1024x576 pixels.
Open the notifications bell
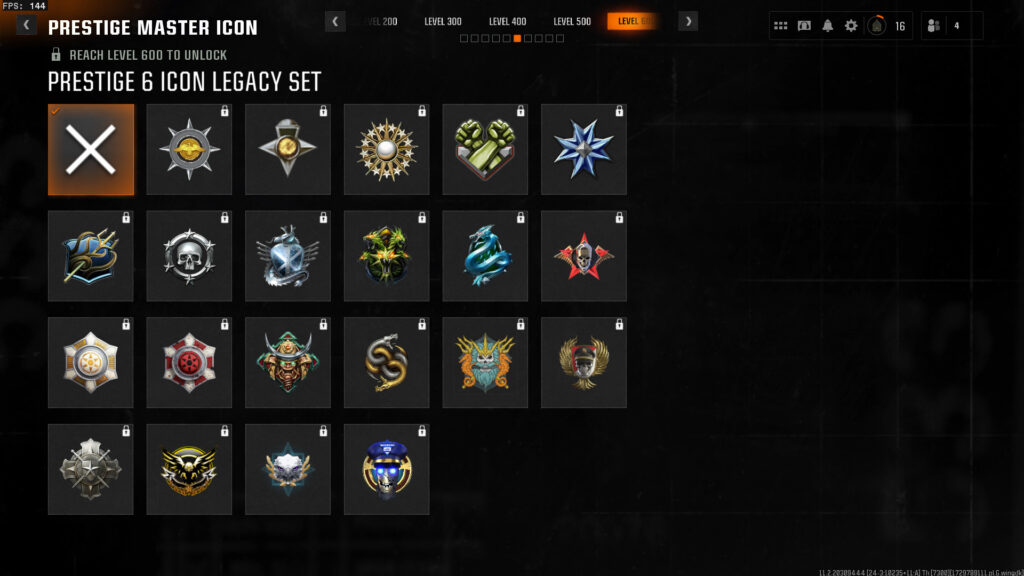[x=827, y=26]
